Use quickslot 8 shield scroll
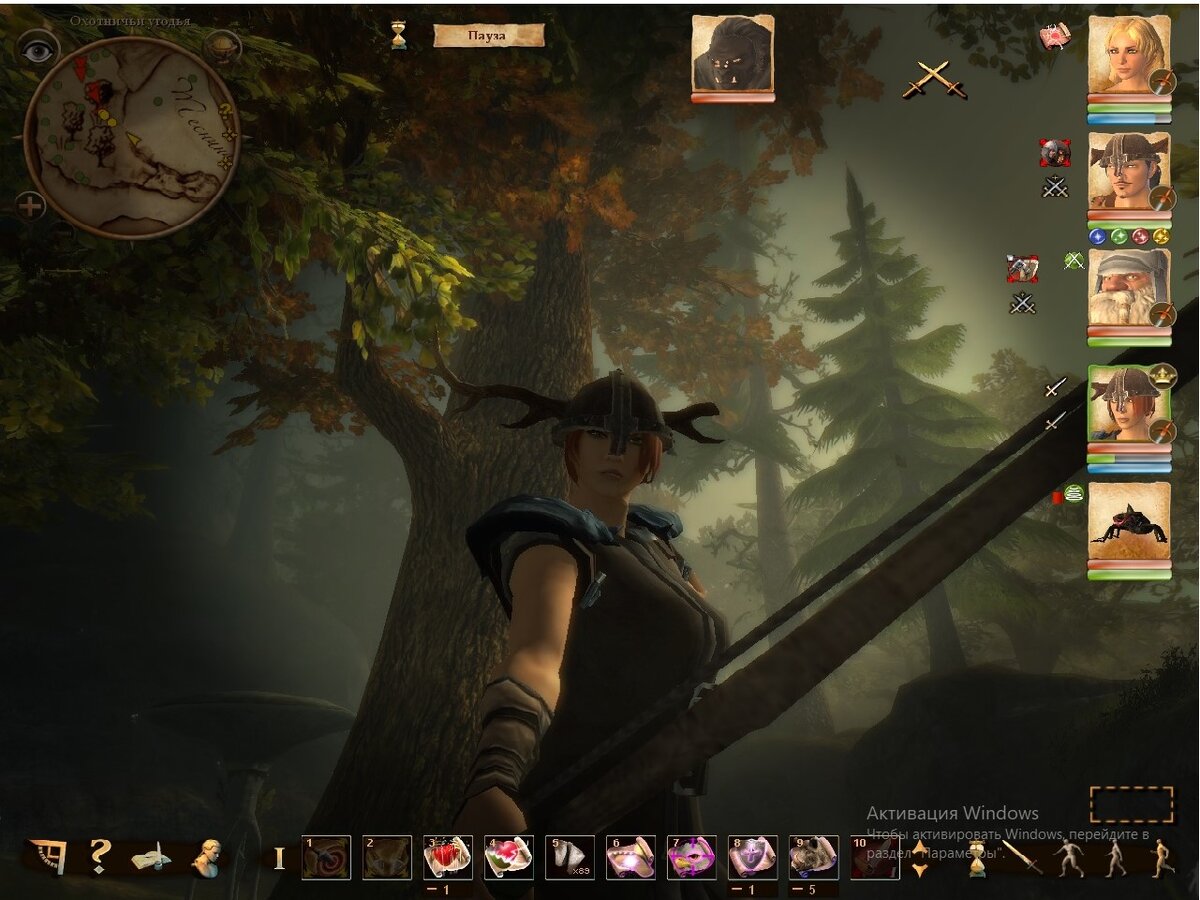The width and height of the screenshot is (1200, 900). (752, 857)
